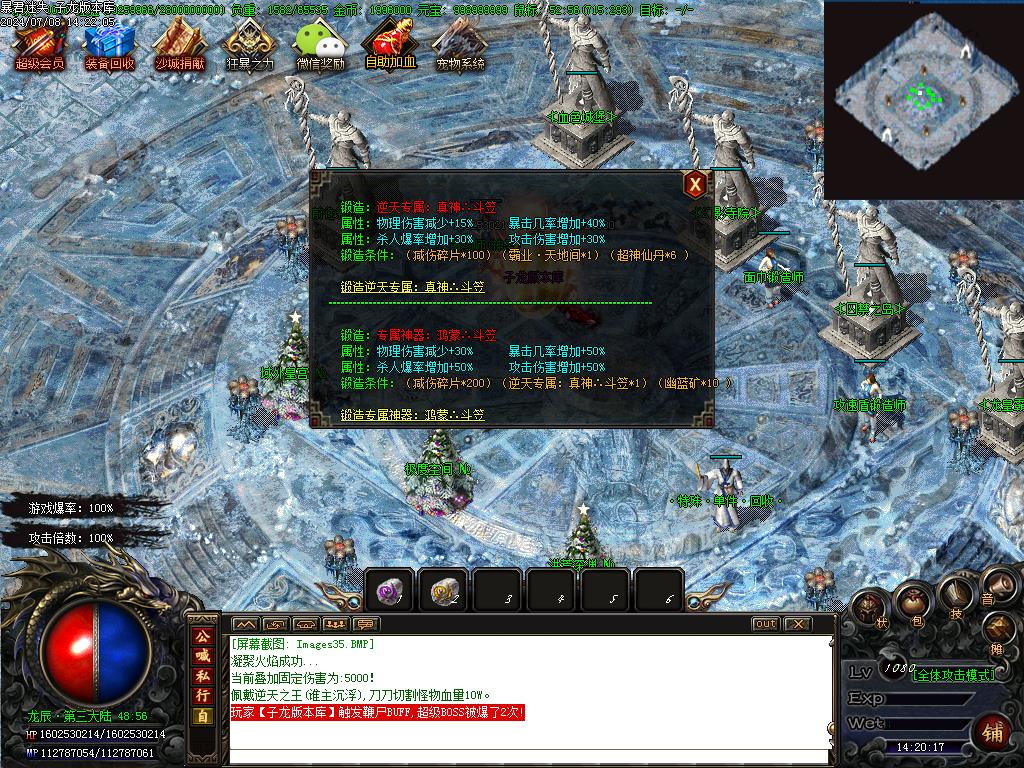
Task: Open the 装备回收 equipment recycling gift box
Action: [109, 47]
